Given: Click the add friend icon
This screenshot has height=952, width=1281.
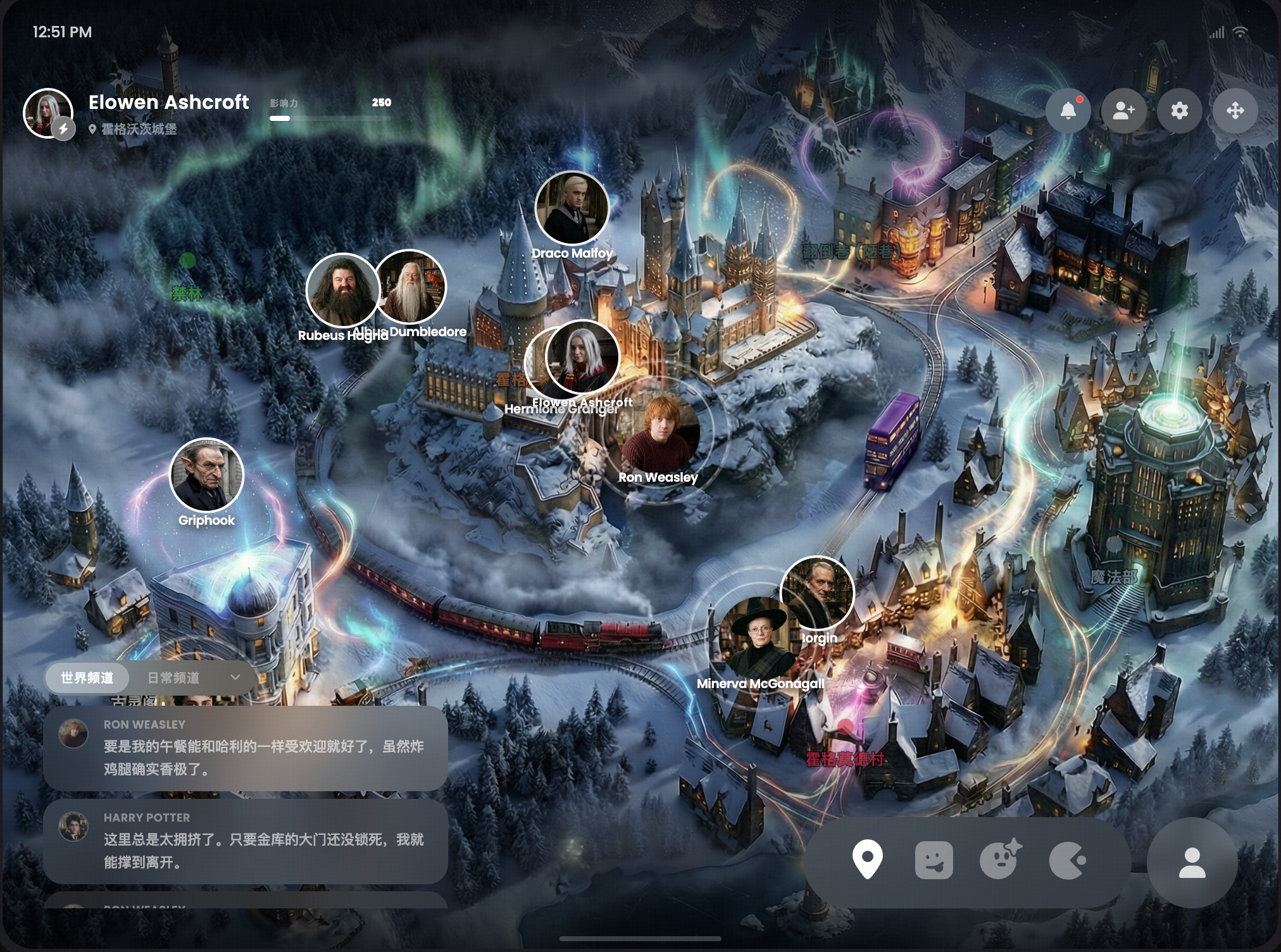Looking at the screenshot, I should tap(1123, 111).
